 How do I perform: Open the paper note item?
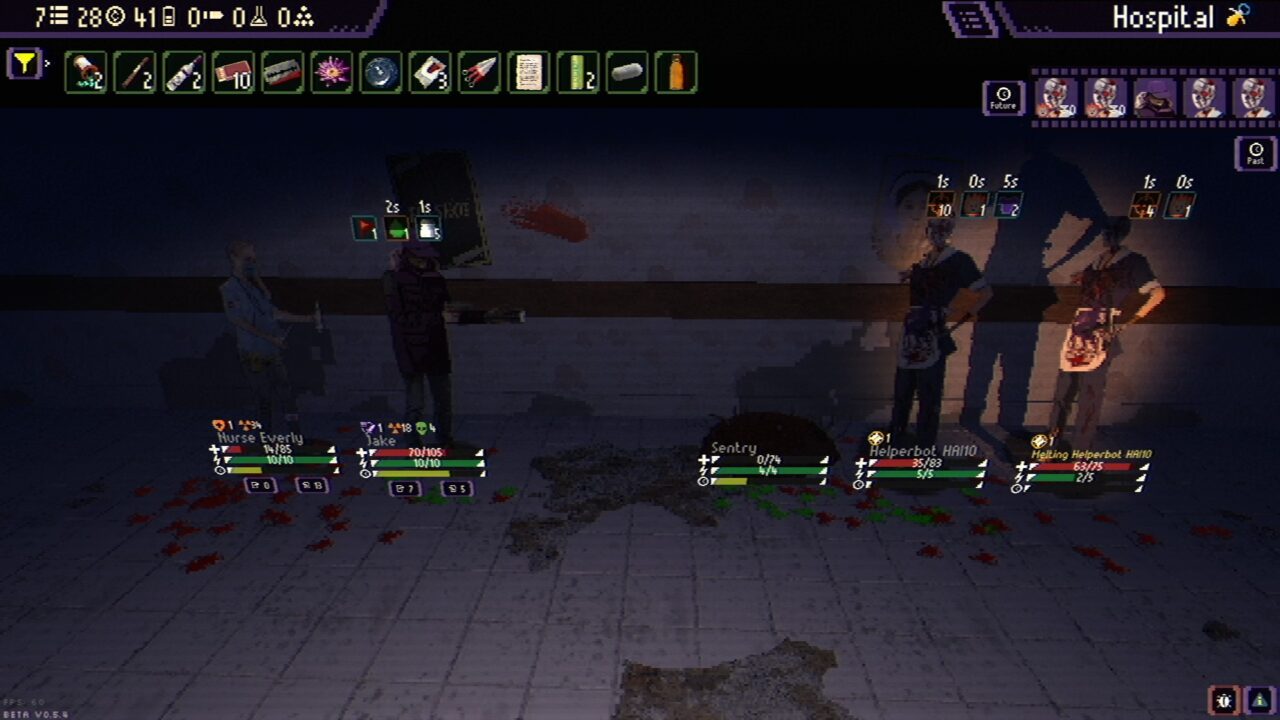tap(528, 73)
